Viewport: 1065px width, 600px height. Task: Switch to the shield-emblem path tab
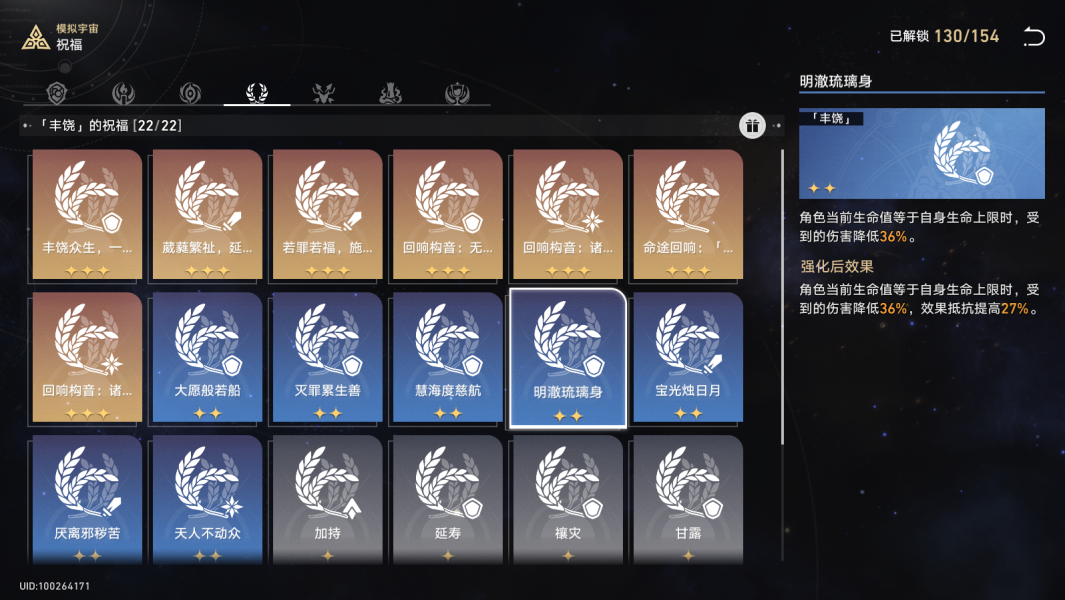(x=59, y=94)
